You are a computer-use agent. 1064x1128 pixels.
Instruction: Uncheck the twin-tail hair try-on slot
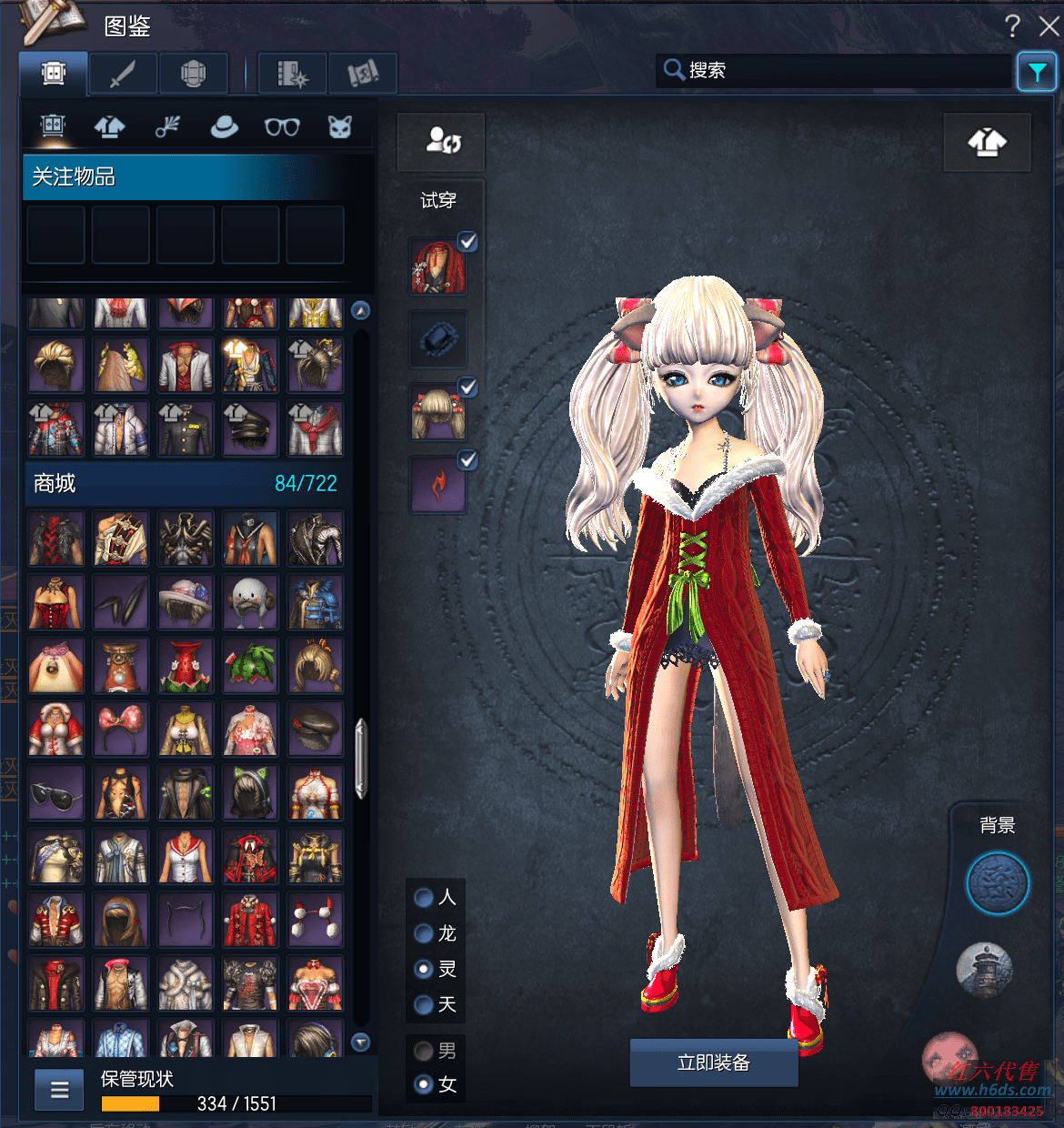(467, 388)
